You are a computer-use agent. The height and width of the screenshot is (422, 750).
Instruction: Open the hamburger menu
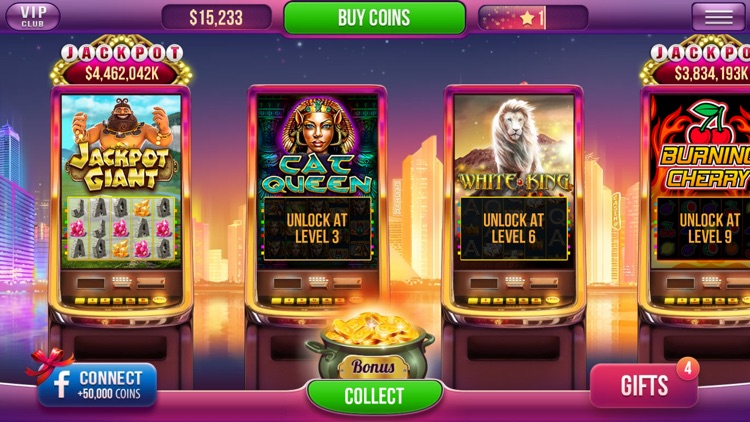[718, 17]
